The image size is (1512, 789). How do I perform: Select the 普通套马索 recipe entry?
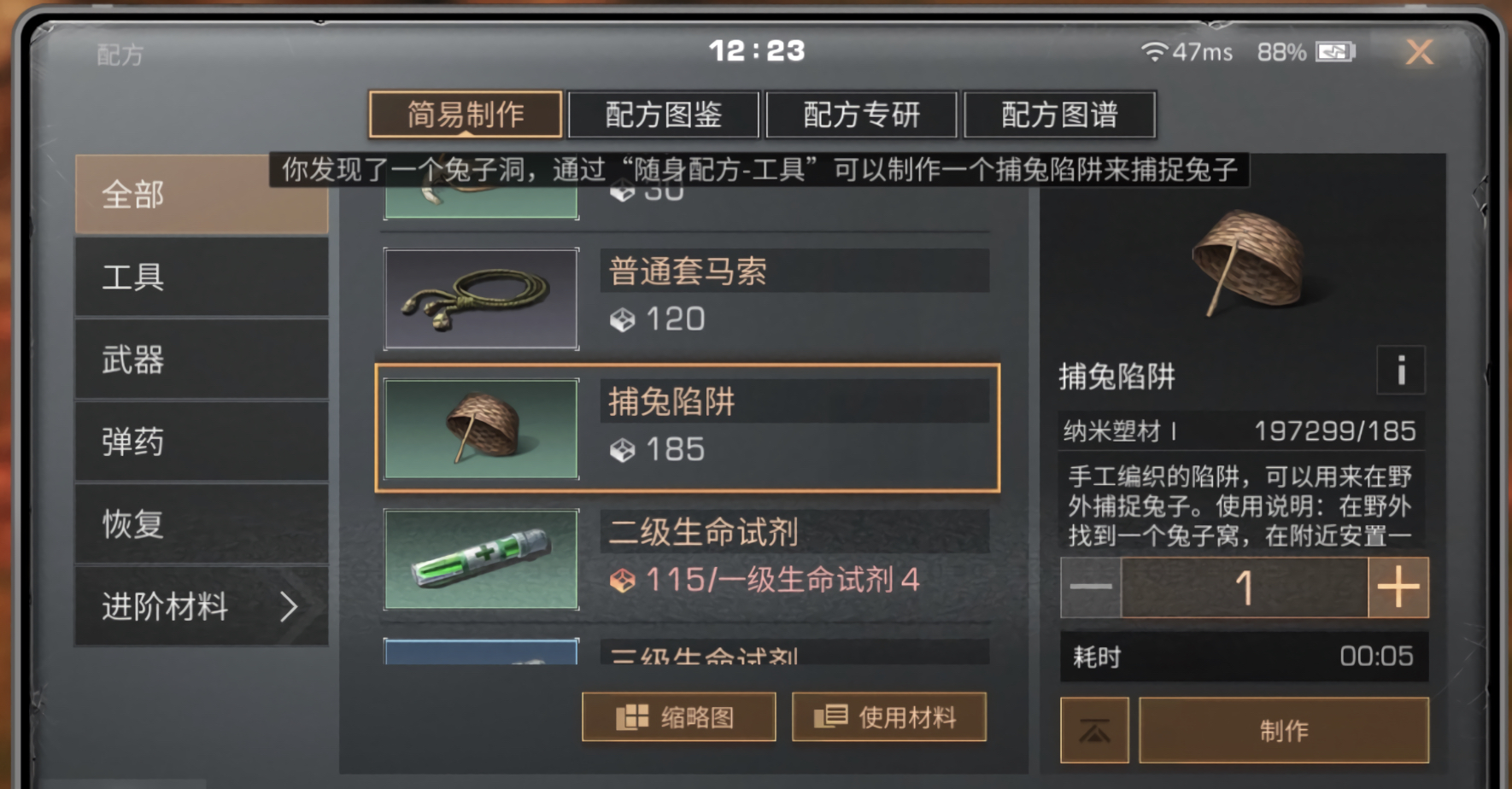point(683,297)
